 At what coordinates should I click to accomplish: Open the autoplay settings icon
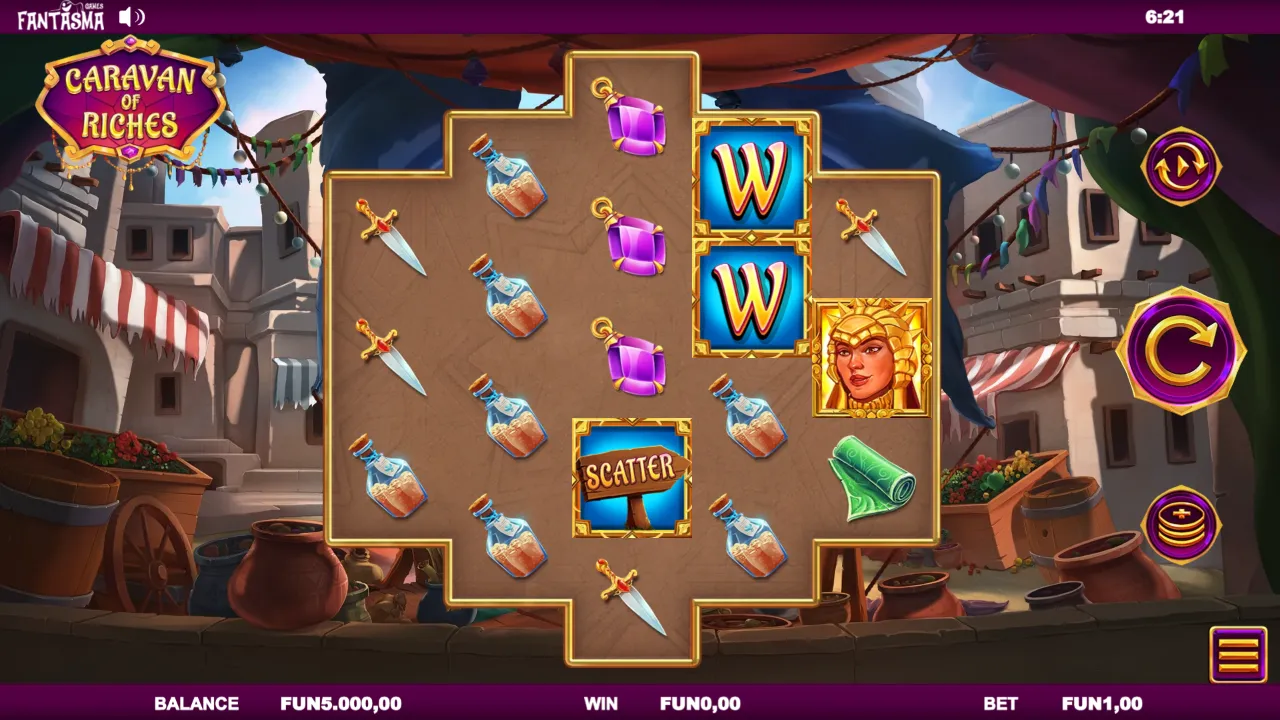(x=1181, y=165)
